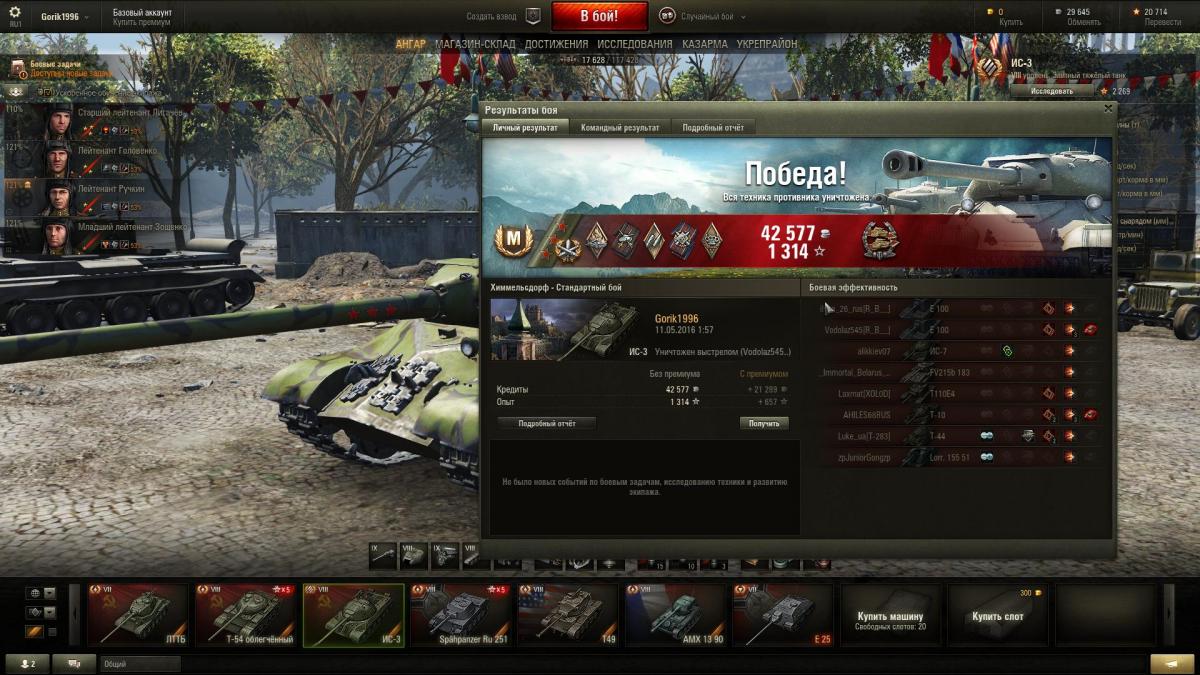Start battle with the red В бой! button

(x=599, y=16)
